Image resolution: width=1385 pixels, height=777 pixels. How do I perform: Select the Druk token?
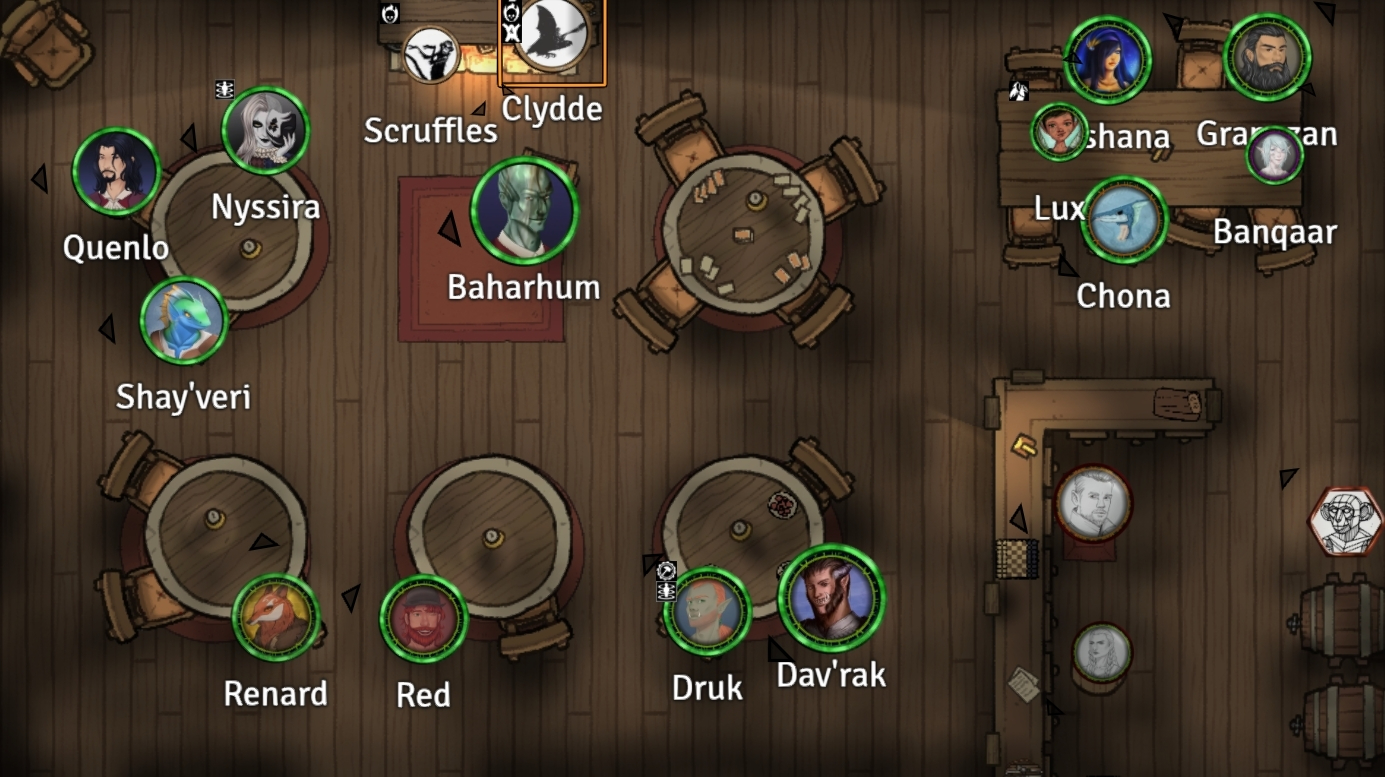707,610
